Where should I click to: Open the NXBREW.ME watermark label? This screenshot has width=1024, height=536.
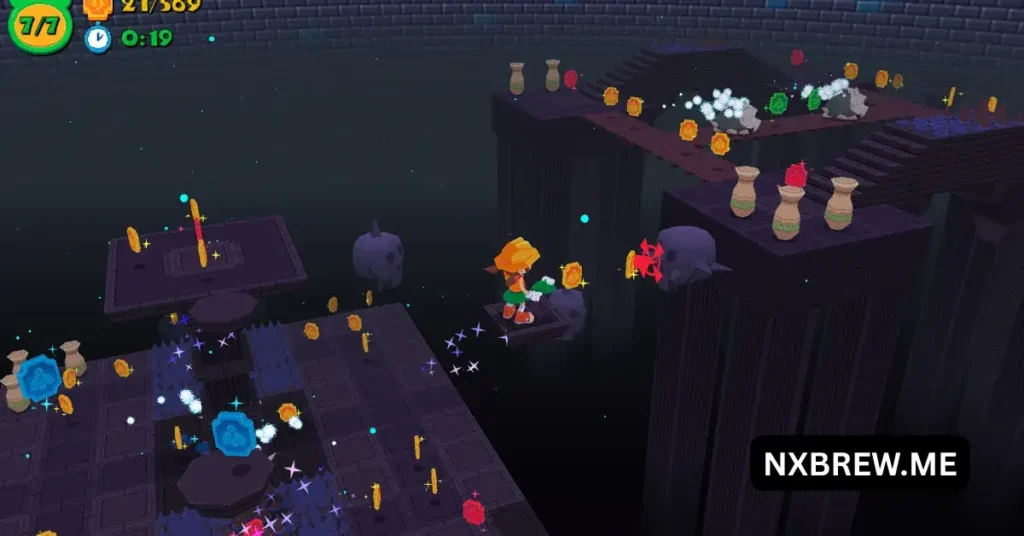(859, 463)
